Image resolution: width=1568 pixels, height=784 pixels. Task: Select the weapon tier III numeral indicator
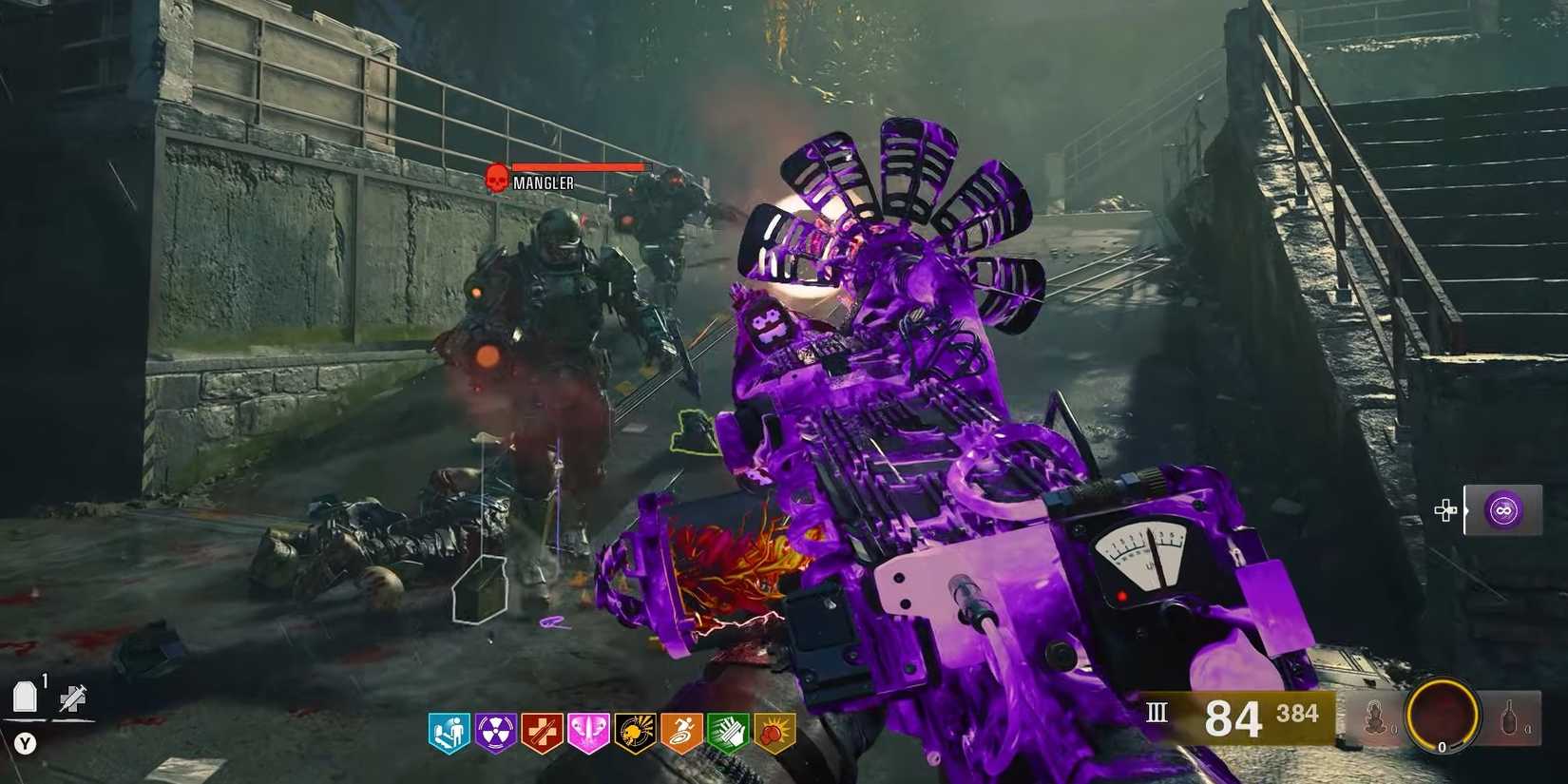[1157, 714]
